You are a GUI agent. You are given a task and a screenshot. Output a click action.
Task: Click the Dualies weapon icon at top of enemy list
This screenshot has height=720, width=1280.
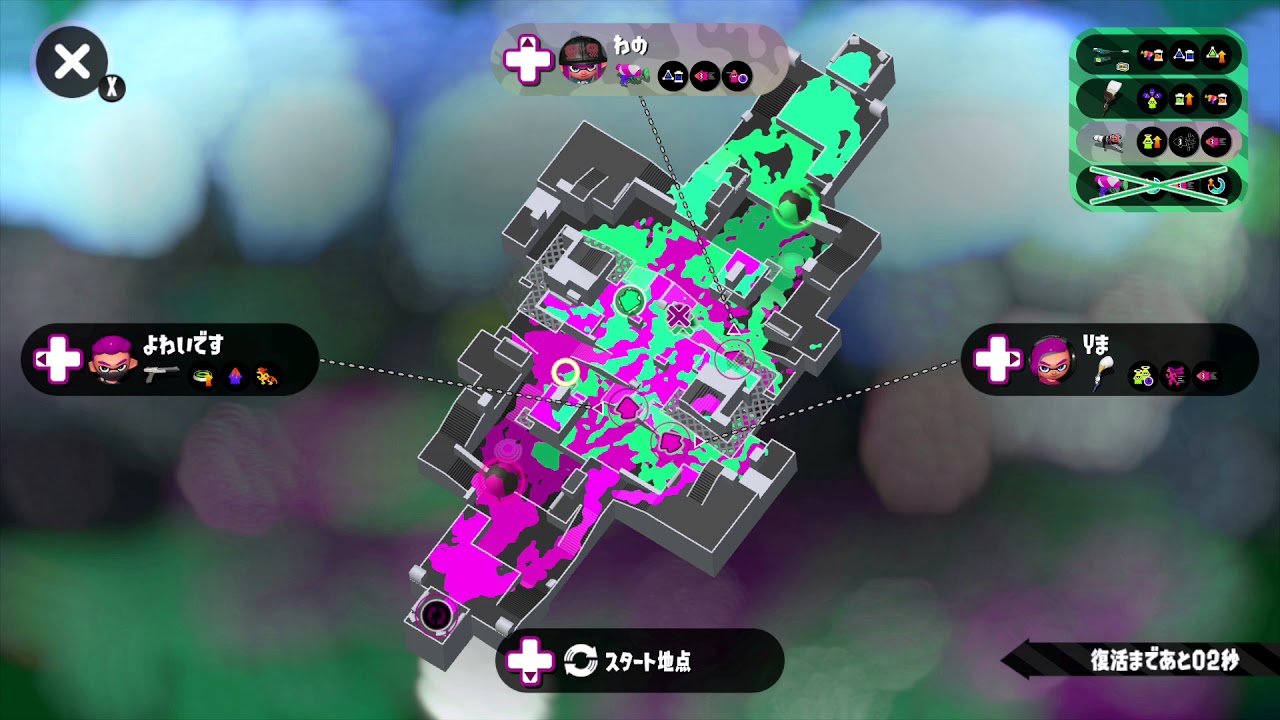[x=1107, y=56]
